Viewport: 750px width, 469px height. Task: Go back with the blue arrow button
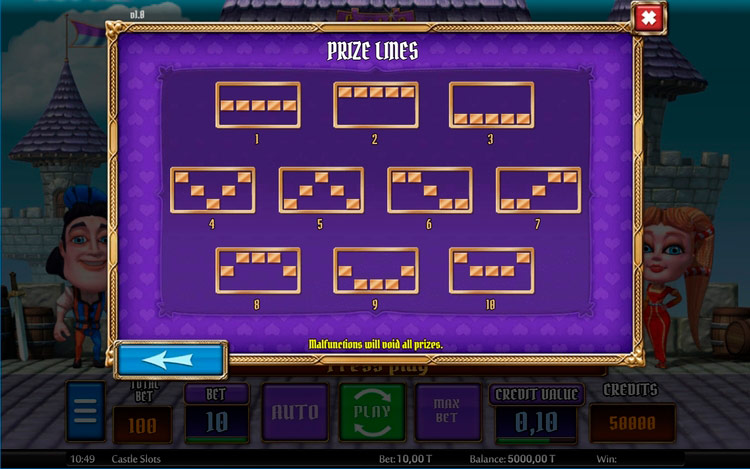170,359
